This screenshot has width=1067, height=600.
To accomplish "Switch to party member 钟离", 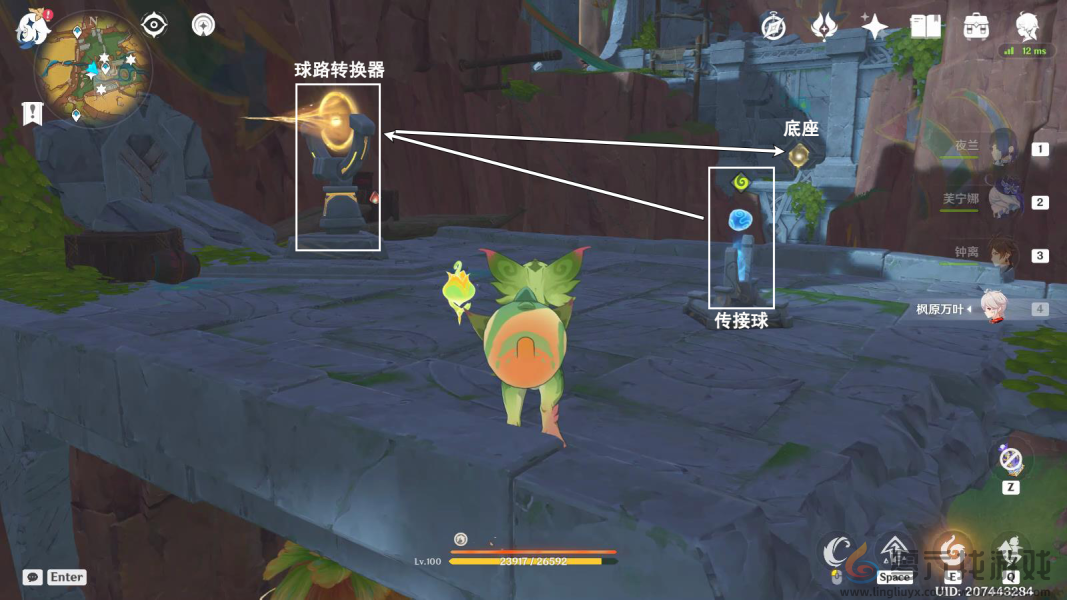I will click(x=1001, y=254).
